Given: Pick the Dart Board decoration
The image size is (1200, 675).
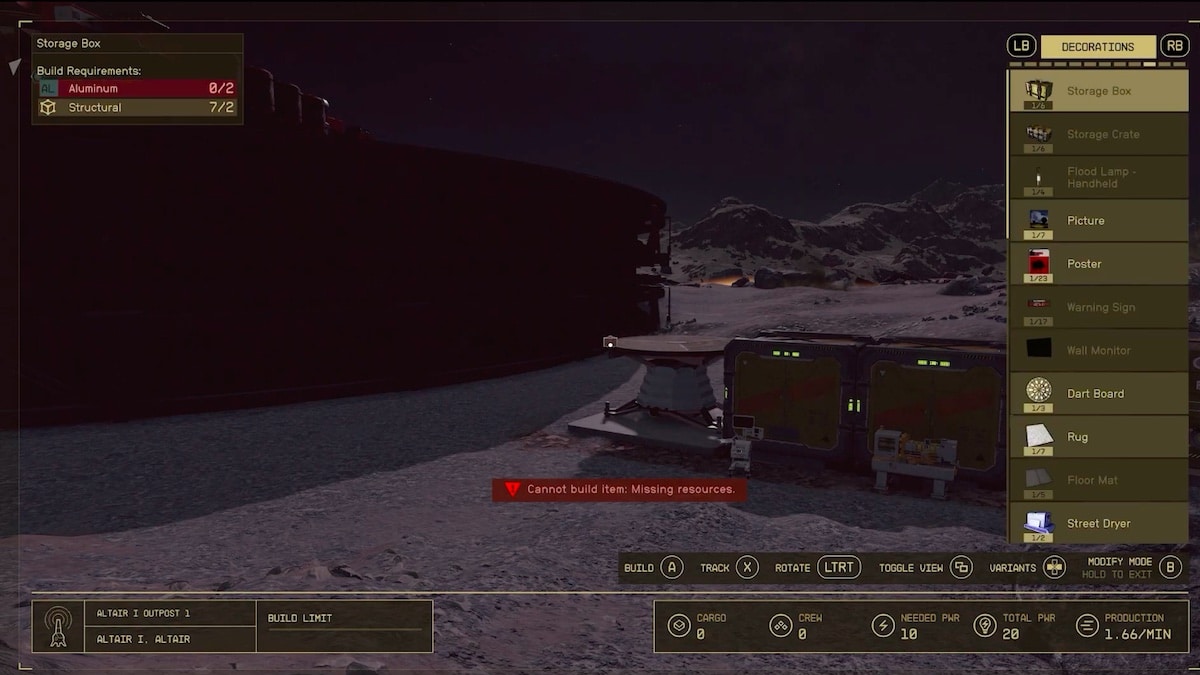Looking at the screenshot, I should [x=1098, y=394].
